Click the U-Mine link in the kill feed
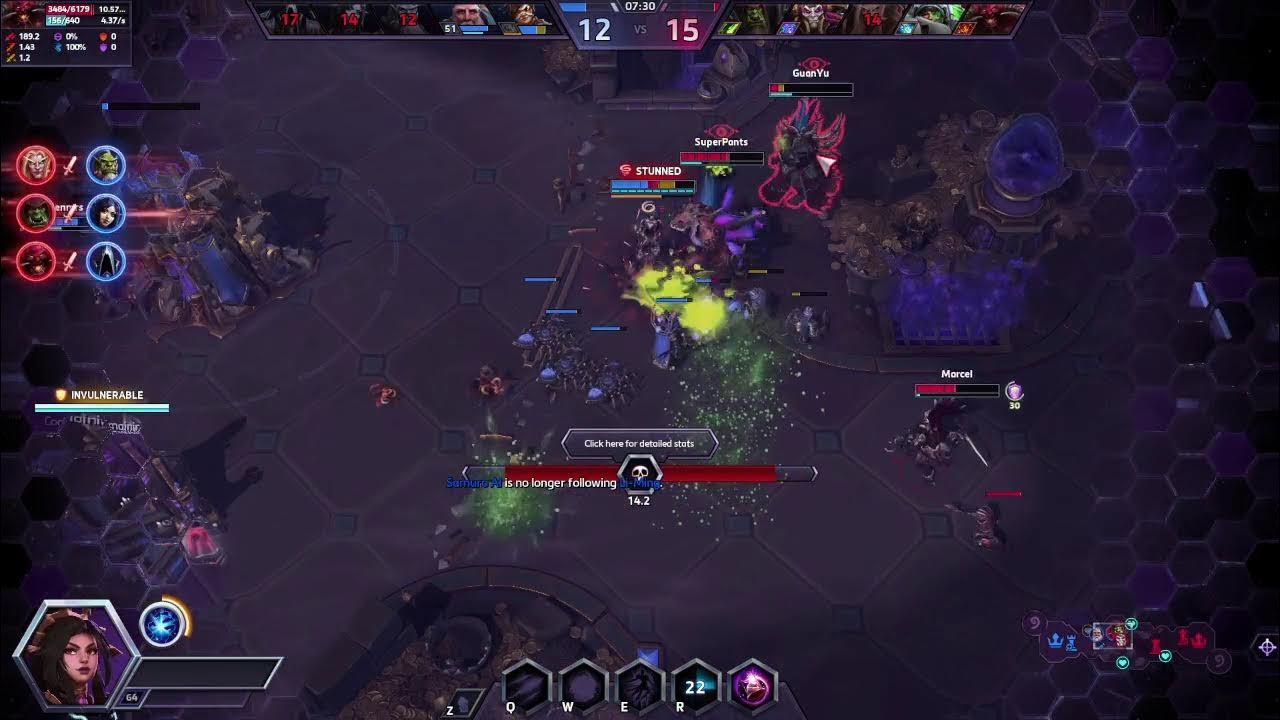1280x720 pixels. 638,482
